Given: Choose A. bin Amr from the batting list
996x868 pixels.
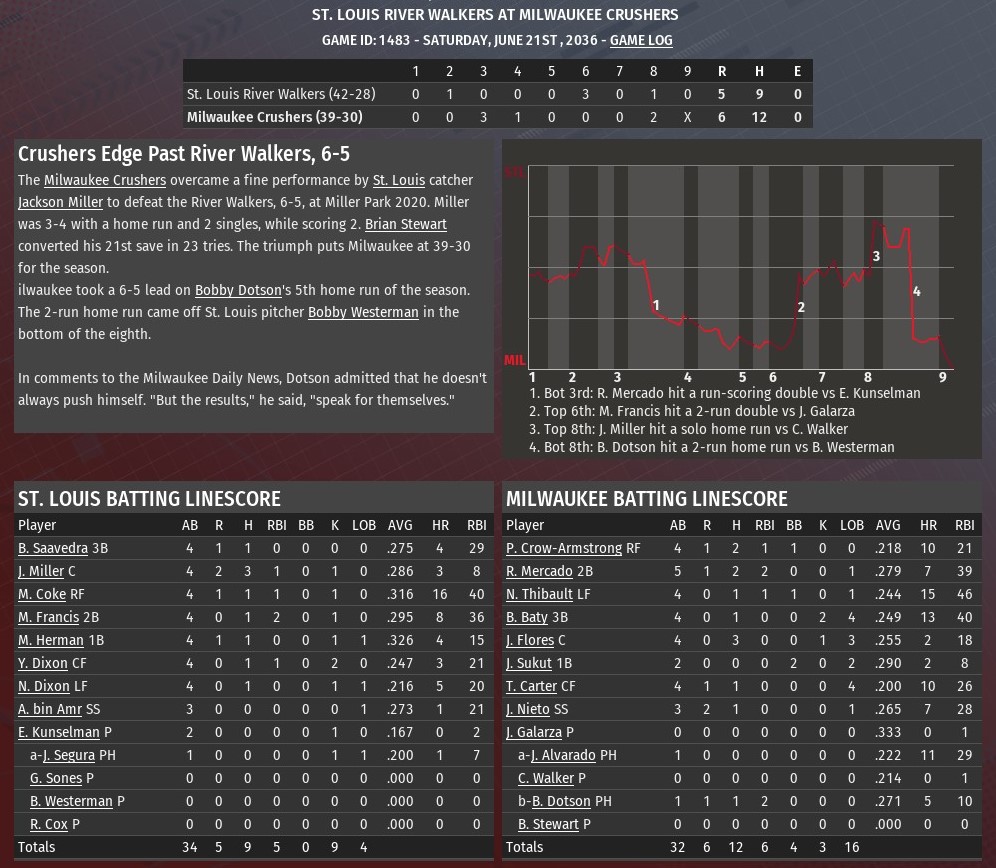Looking at the screenshot, I should point(50,709).
